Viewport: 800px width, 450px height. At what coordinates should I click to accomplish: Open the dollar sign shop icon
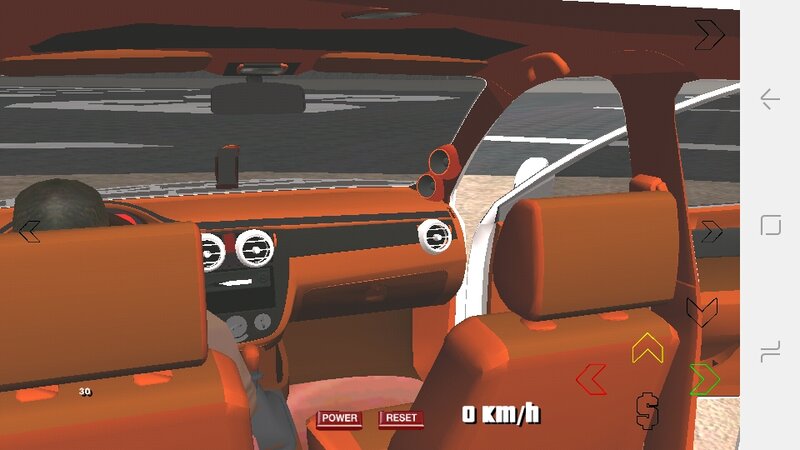click(647, 408)
